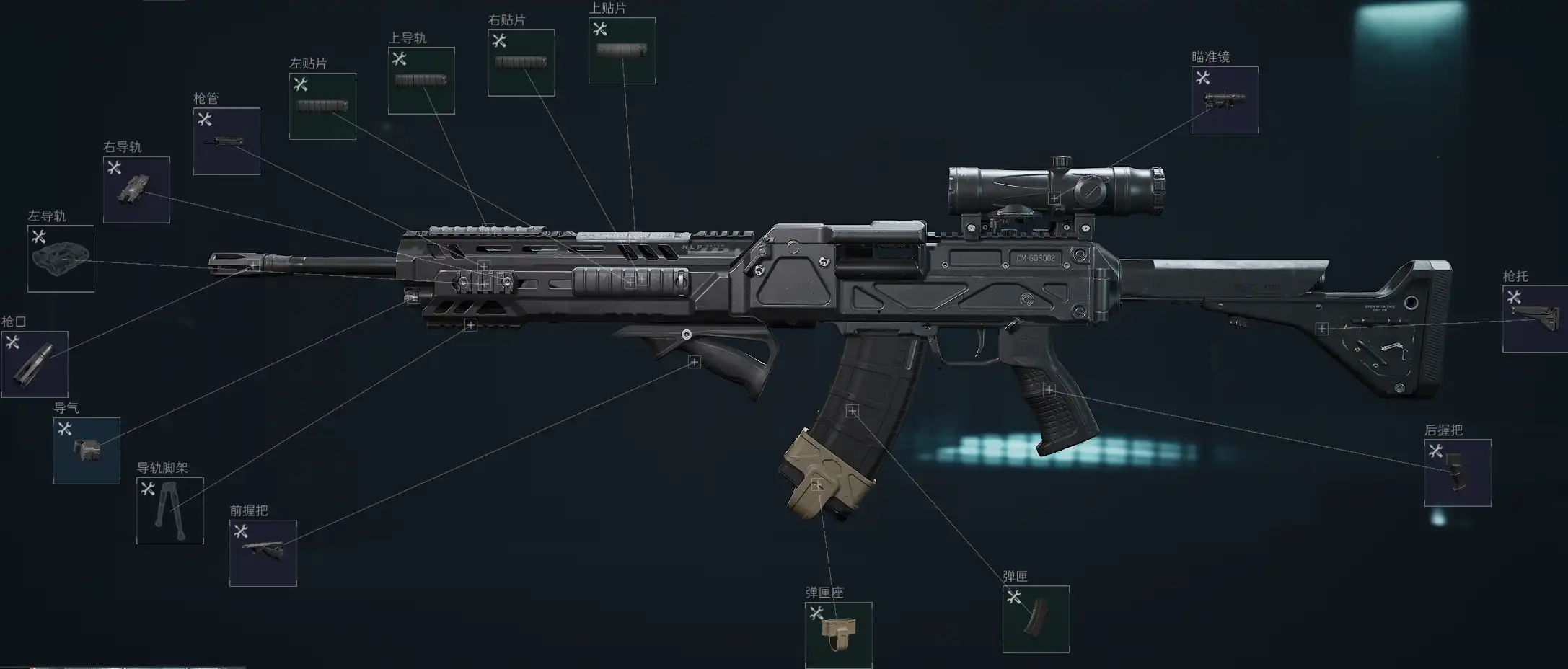Select the 枪口 muzzle attachment slot
Screen dimensions: 1568x669
[35, 364]
